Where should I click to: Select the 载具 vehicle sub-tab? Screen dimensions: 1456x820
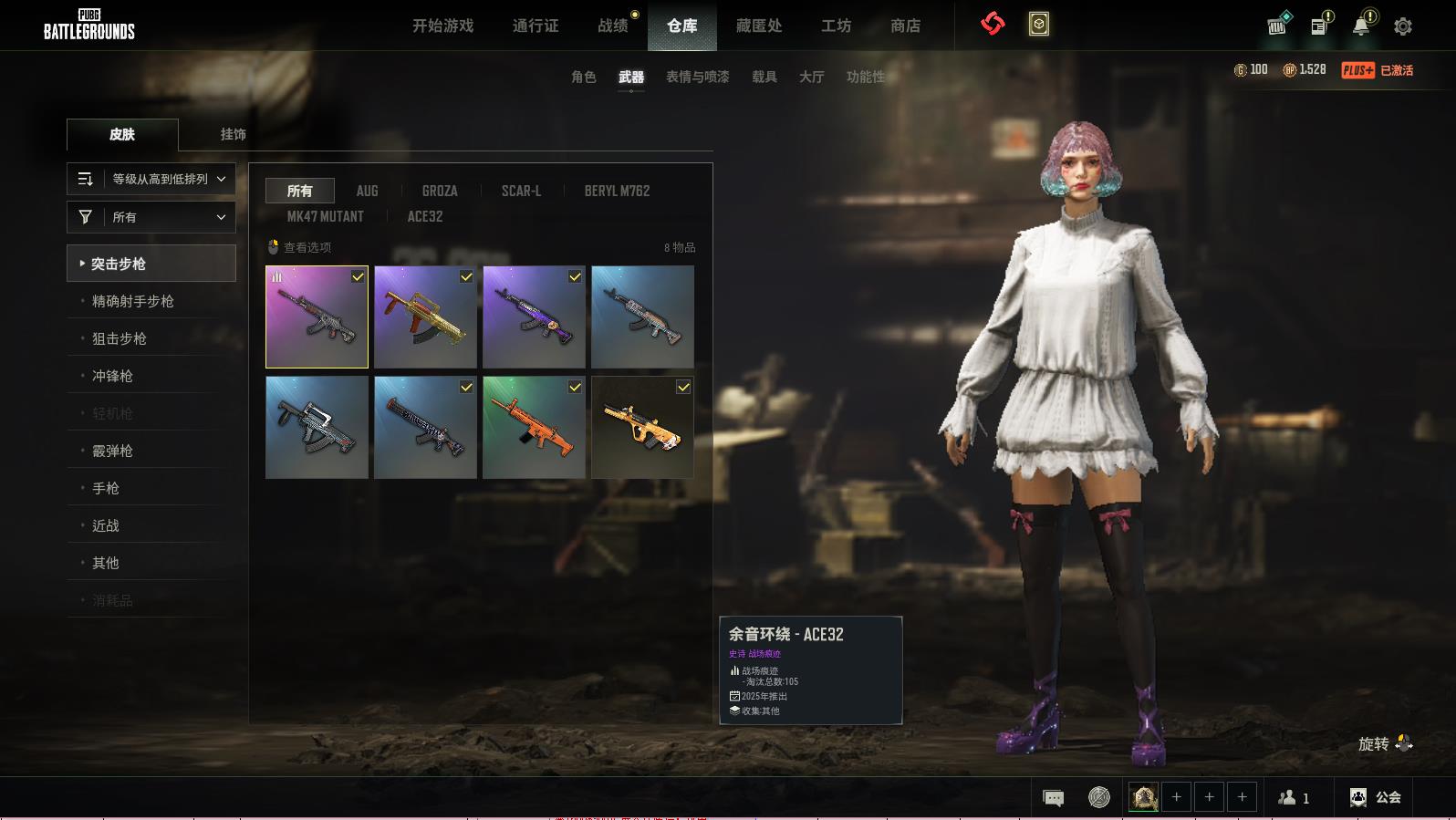click(764, 77)
